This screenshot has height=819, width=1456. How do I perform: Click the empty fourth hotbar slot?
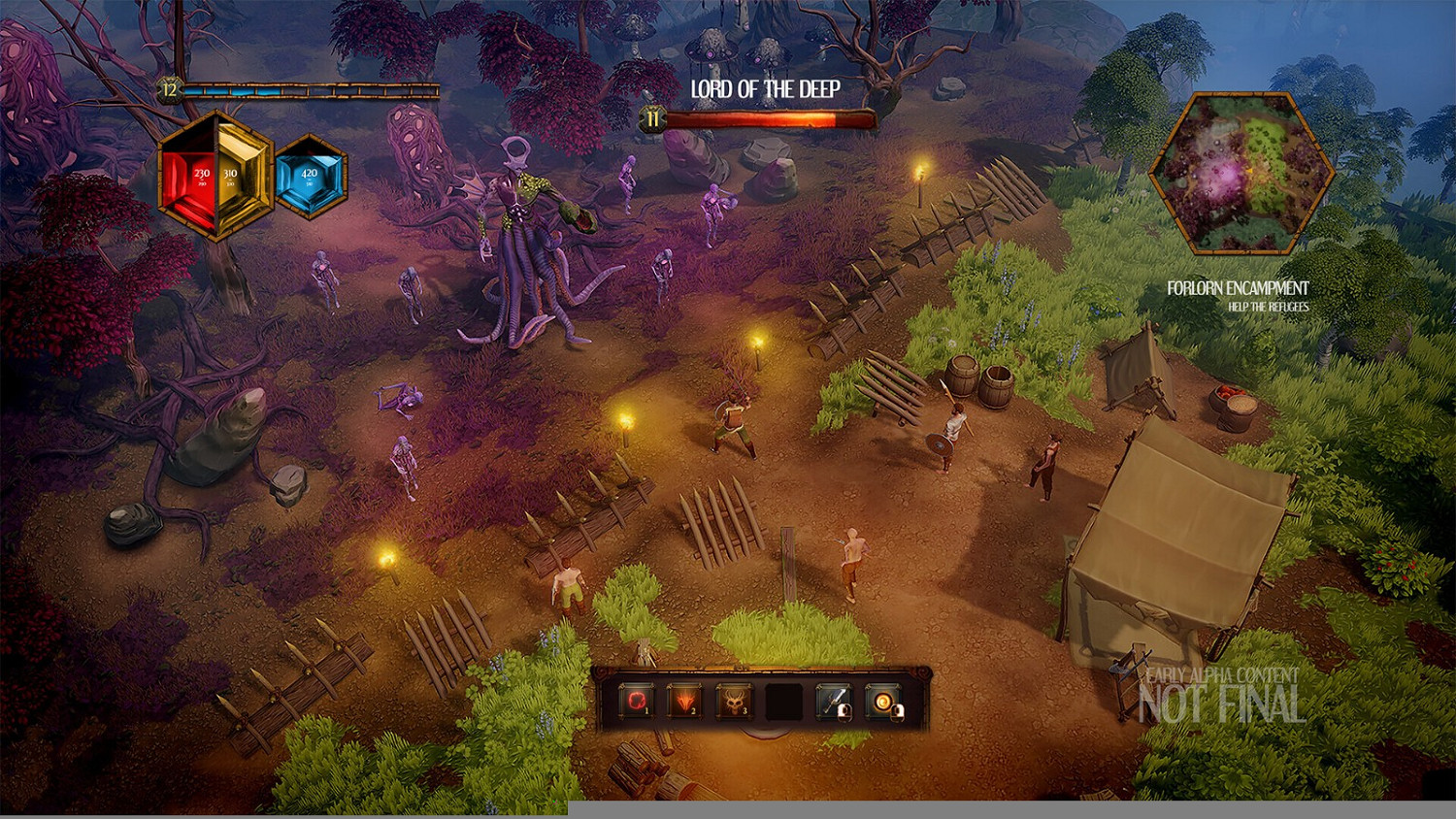point(783,700)
